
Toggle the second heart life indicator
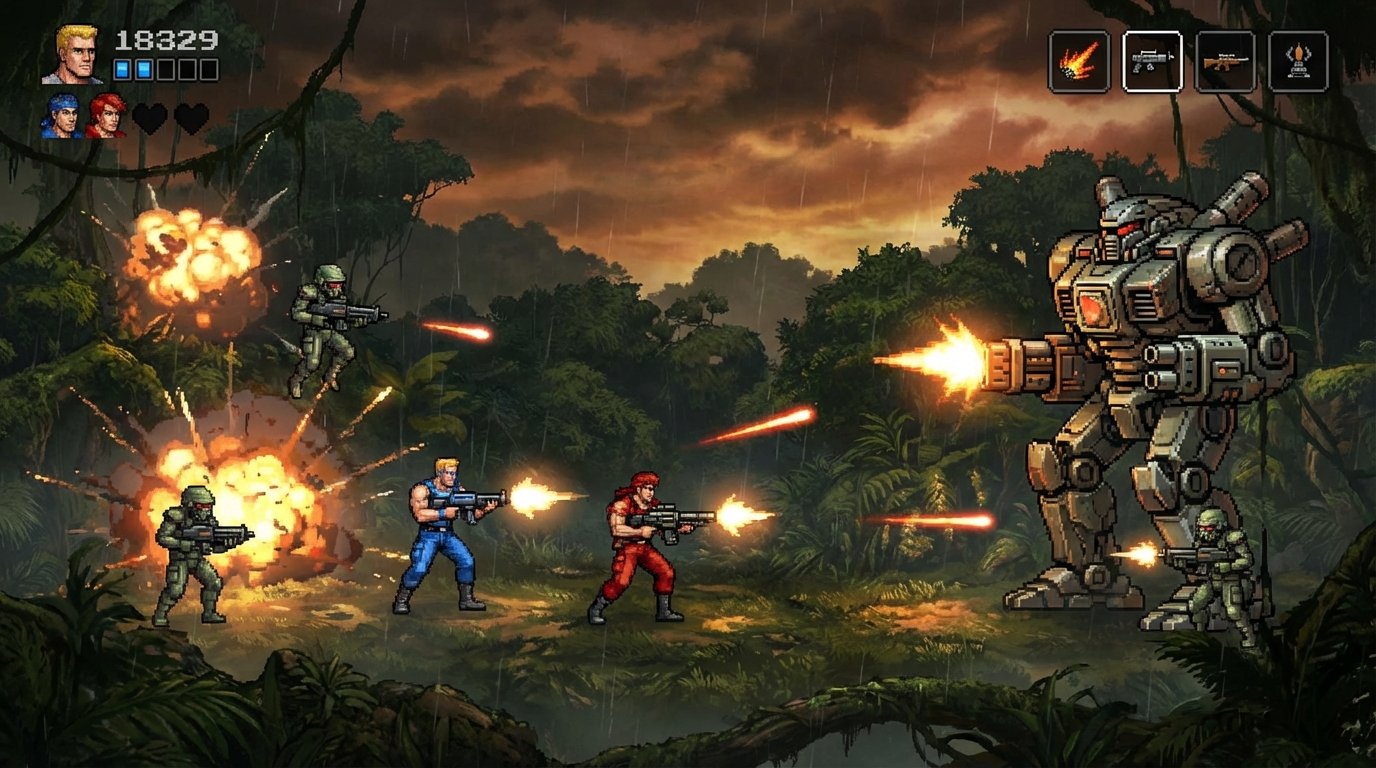click(192, 119)
